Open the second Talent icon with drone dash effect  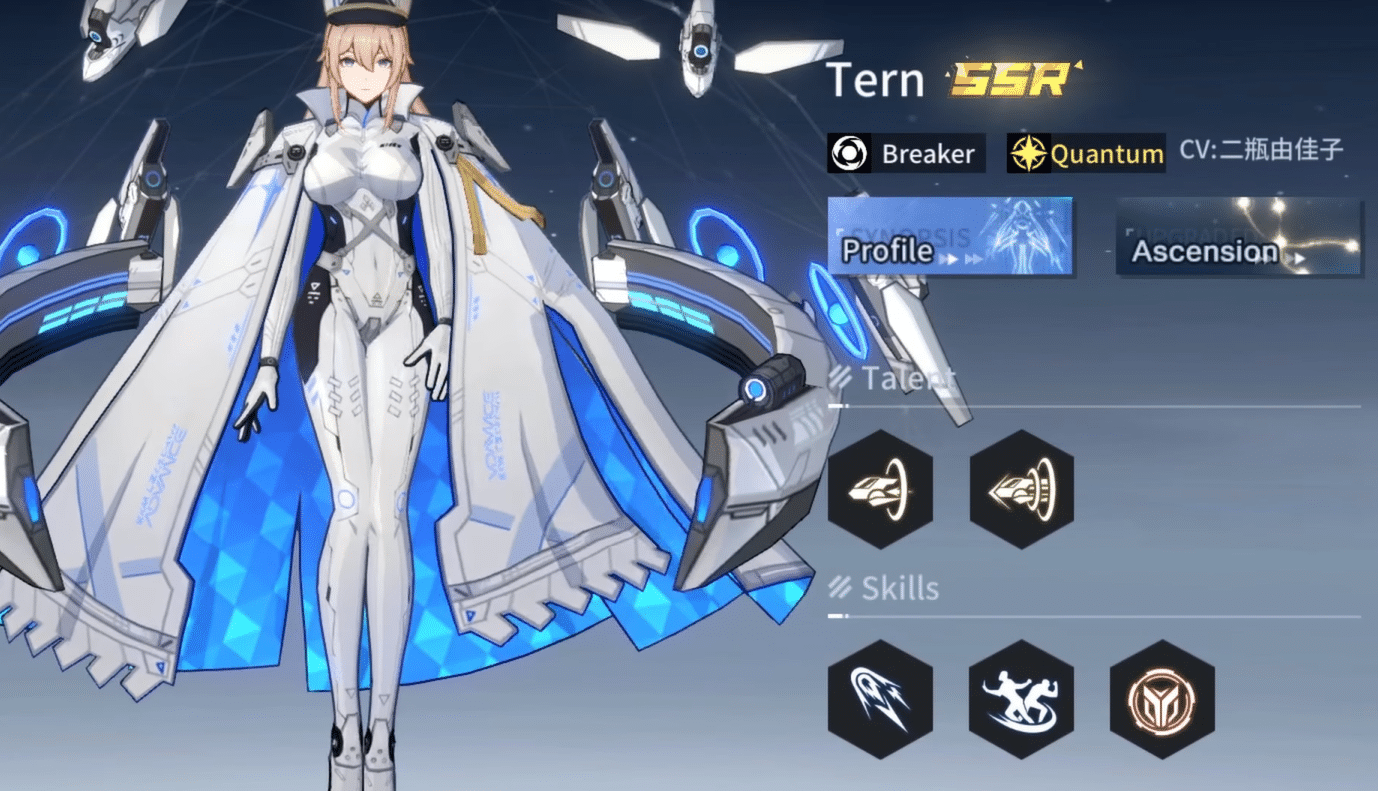click(x=1021, y=489)
